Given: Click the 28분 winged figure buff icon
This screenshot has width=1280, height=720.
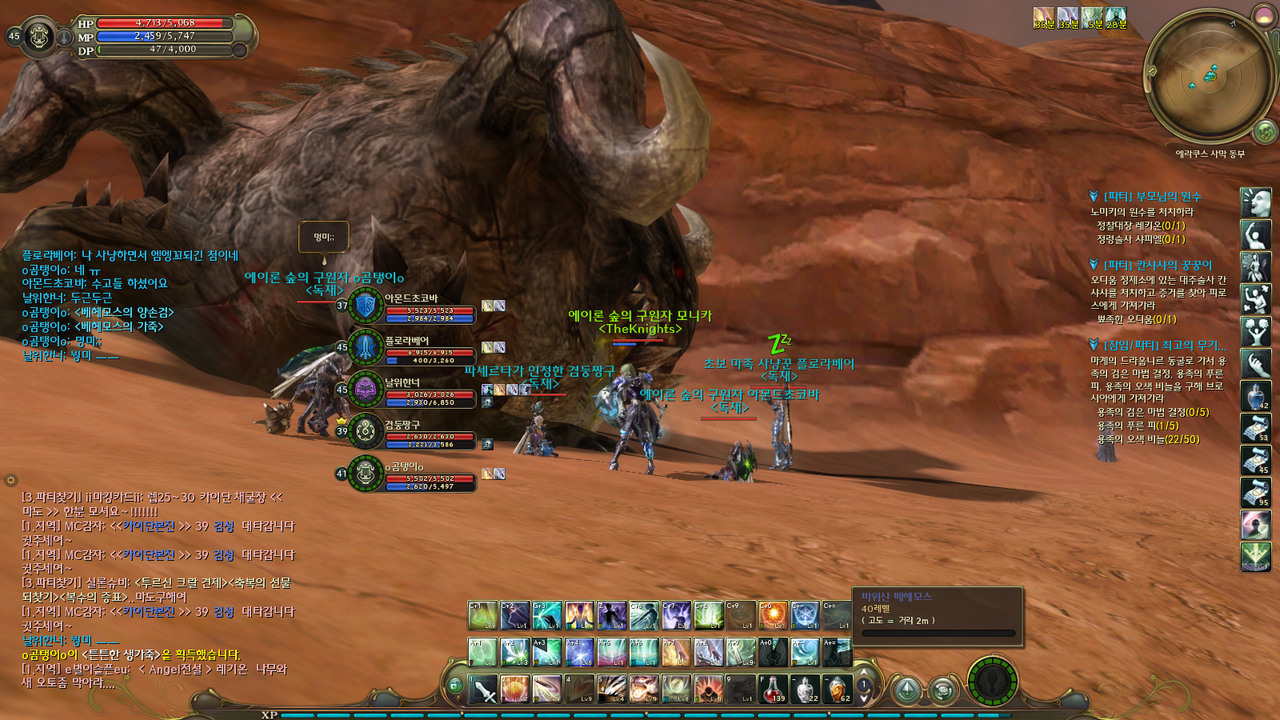Looking at the screenshot, I should click(1115, 16).
